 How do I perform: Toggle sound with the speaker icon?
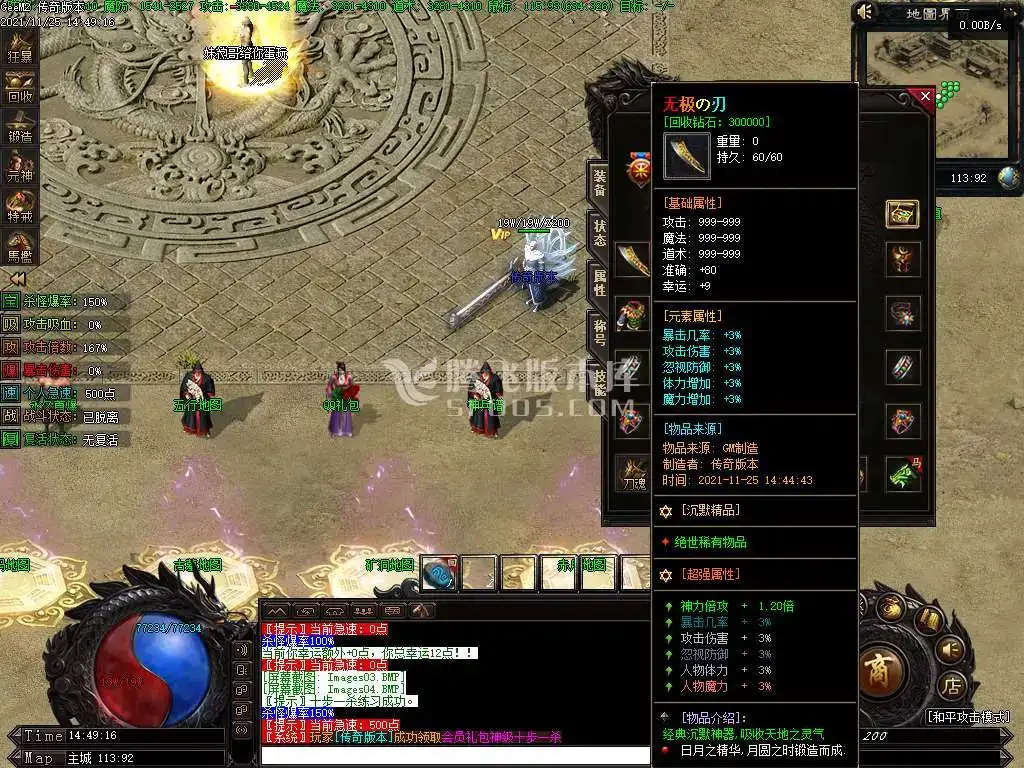tap(865, 12)
